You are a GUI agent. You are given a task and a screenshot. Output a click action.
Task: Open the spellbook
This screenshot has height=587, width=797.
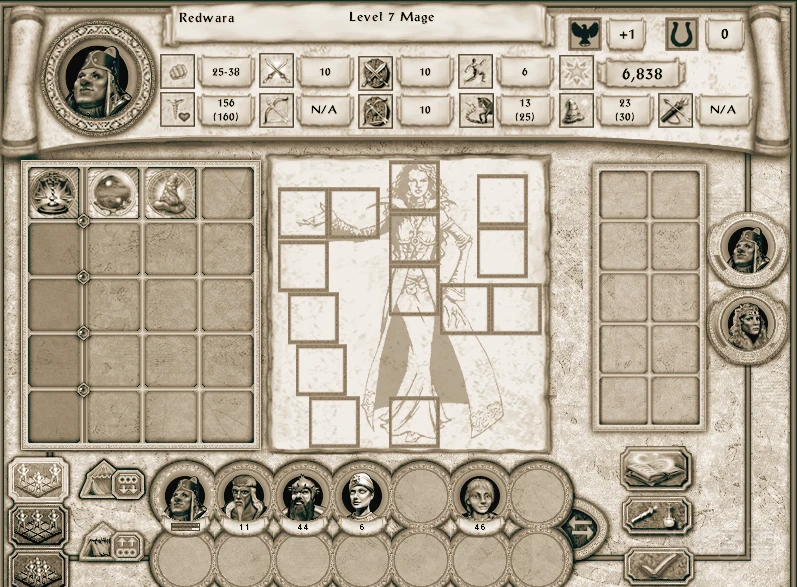656,469
